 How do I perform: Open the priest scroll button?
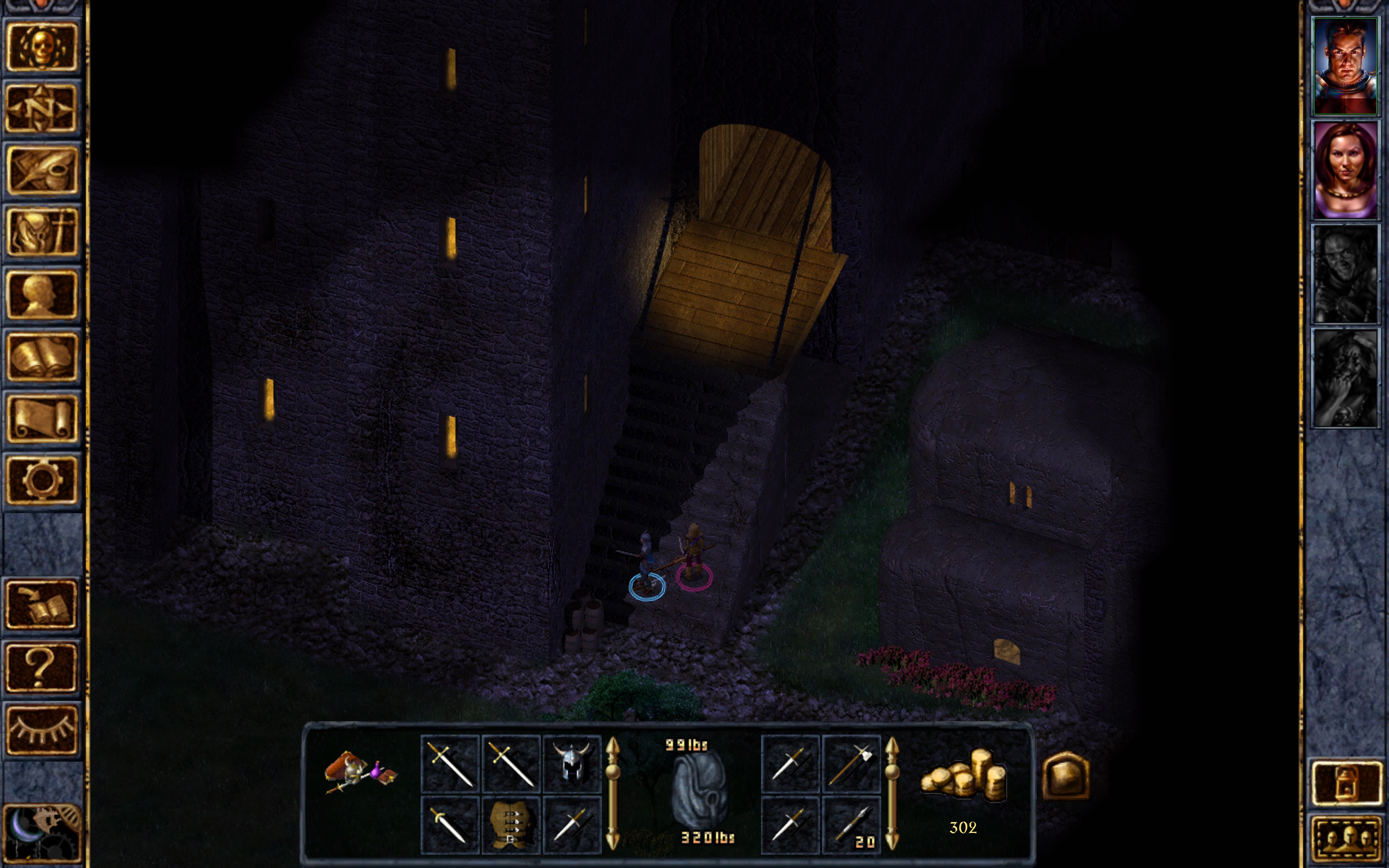click(x=41, y=418)
